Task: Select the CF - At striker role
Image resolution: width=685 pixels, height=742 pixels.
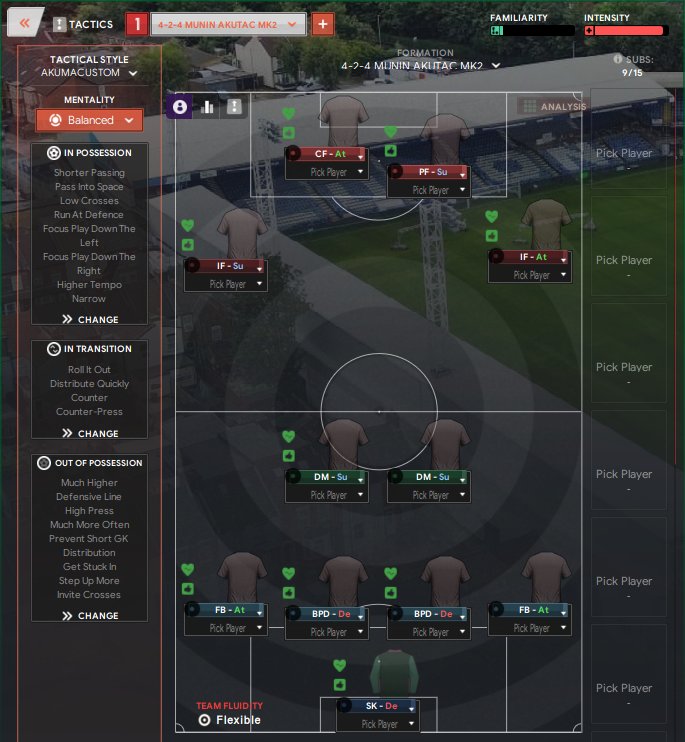Action: (326, 154)
